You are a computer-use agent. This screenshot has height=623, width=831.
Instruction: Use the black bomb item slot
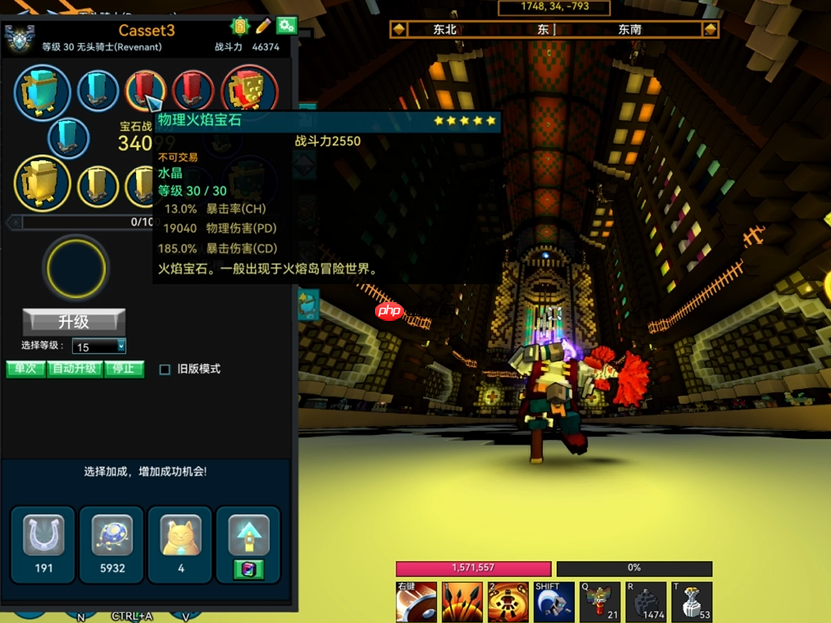pos(645,602)
